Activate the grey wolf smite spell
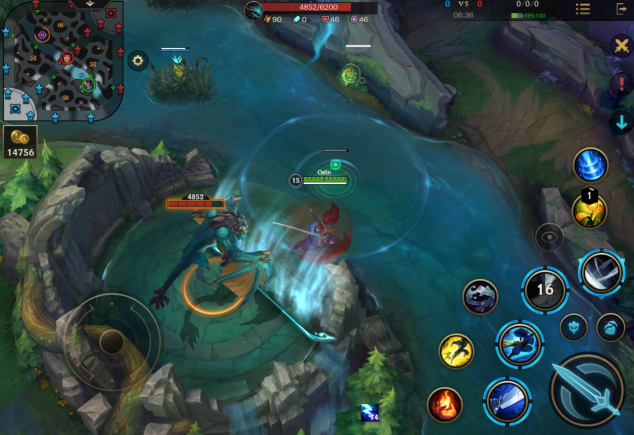This screenshot has width=634, height=435. (481, 297)
